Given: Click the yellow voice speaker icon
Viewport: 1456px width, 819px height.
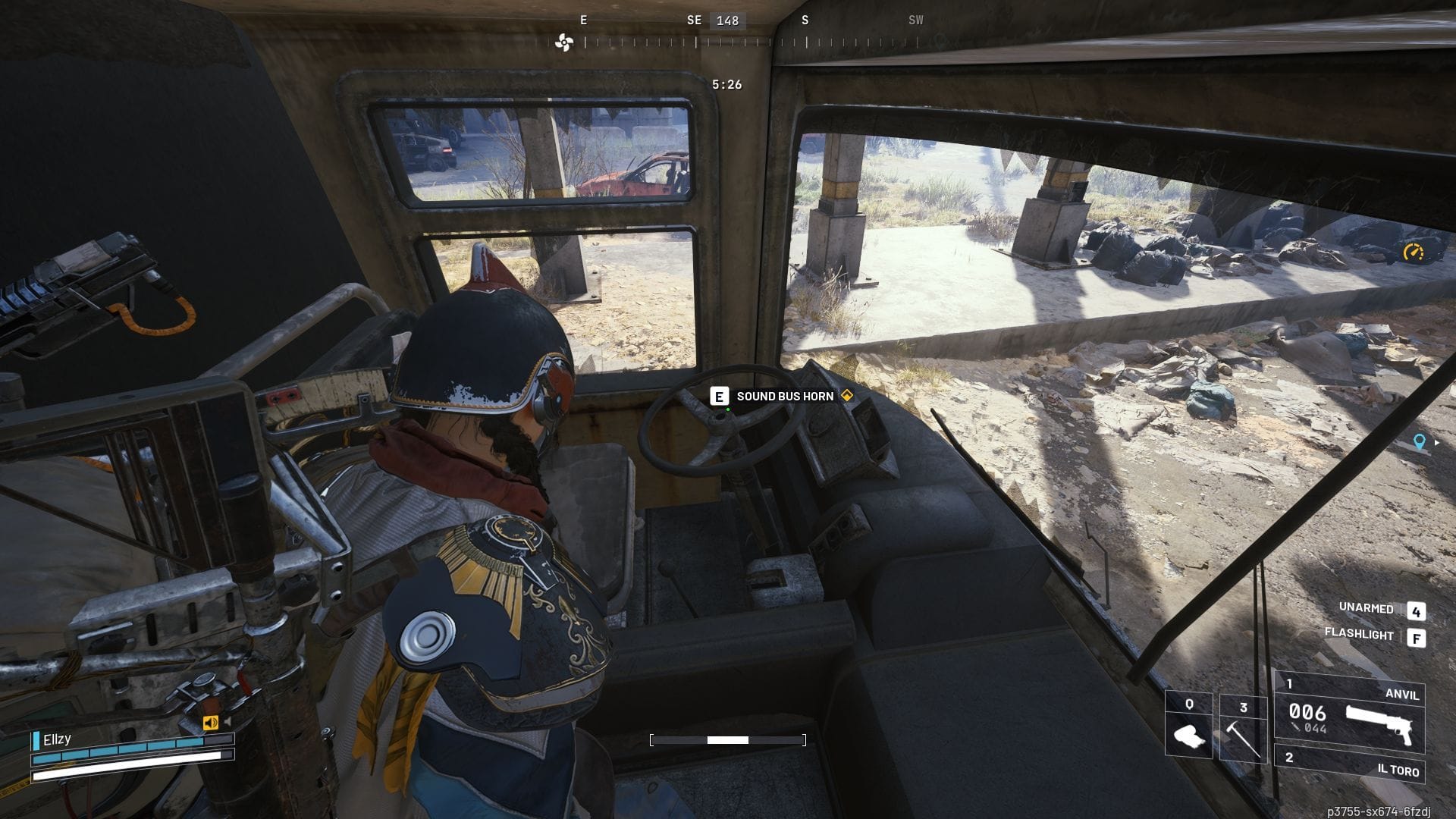Looking at the screenshot, I should (x=210, y=723).
